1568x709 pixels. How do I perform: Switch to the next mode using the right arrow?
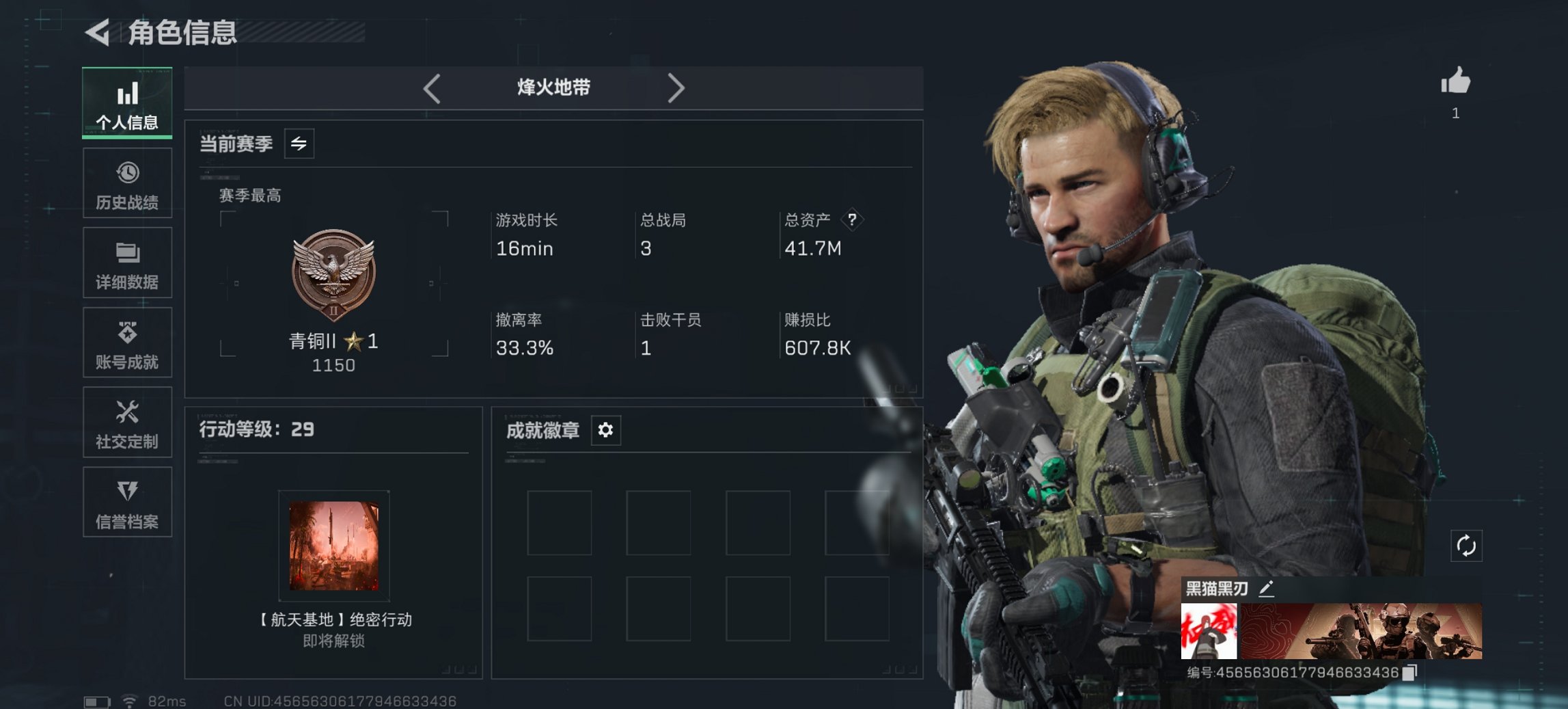pos(677,88)
